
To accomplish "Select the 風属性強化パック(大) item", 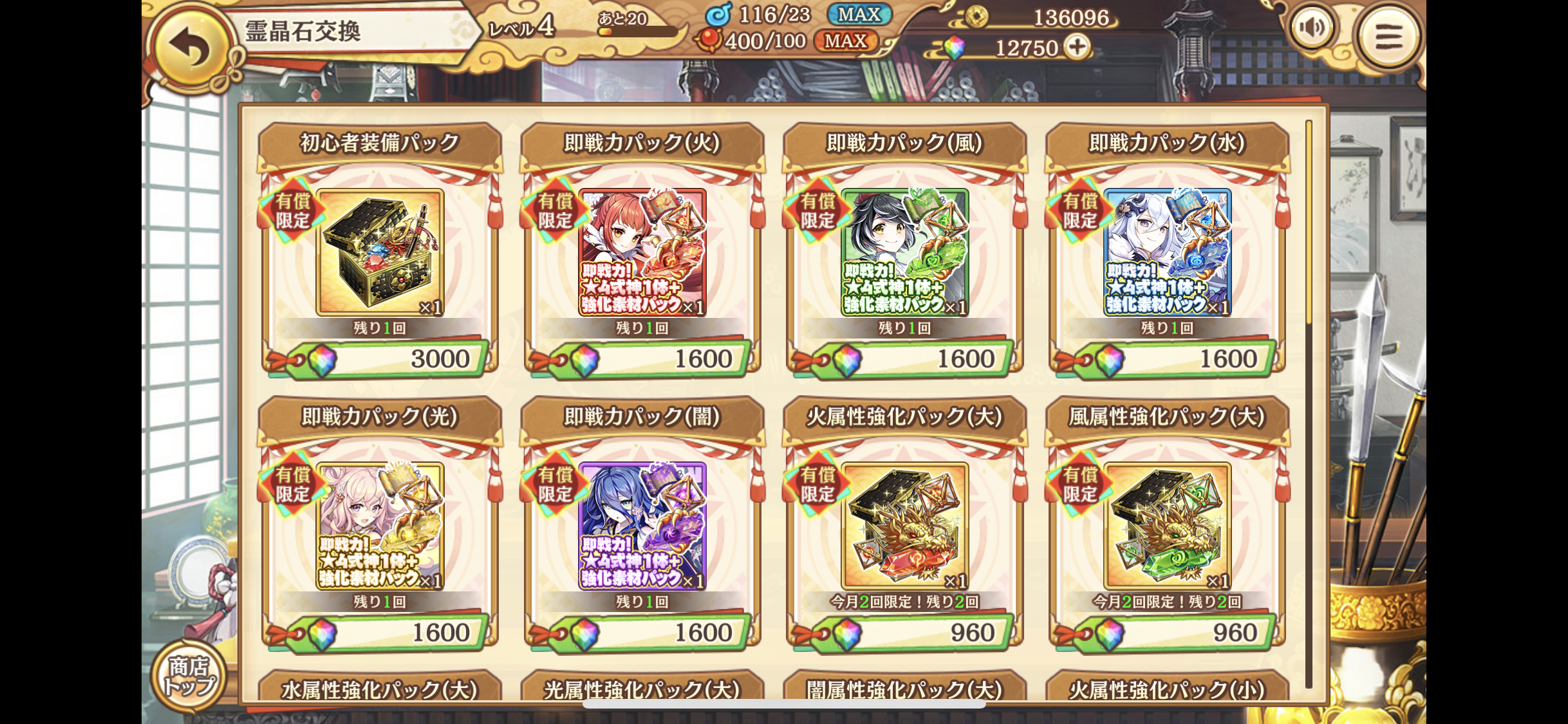I will tap(1167, 526).
